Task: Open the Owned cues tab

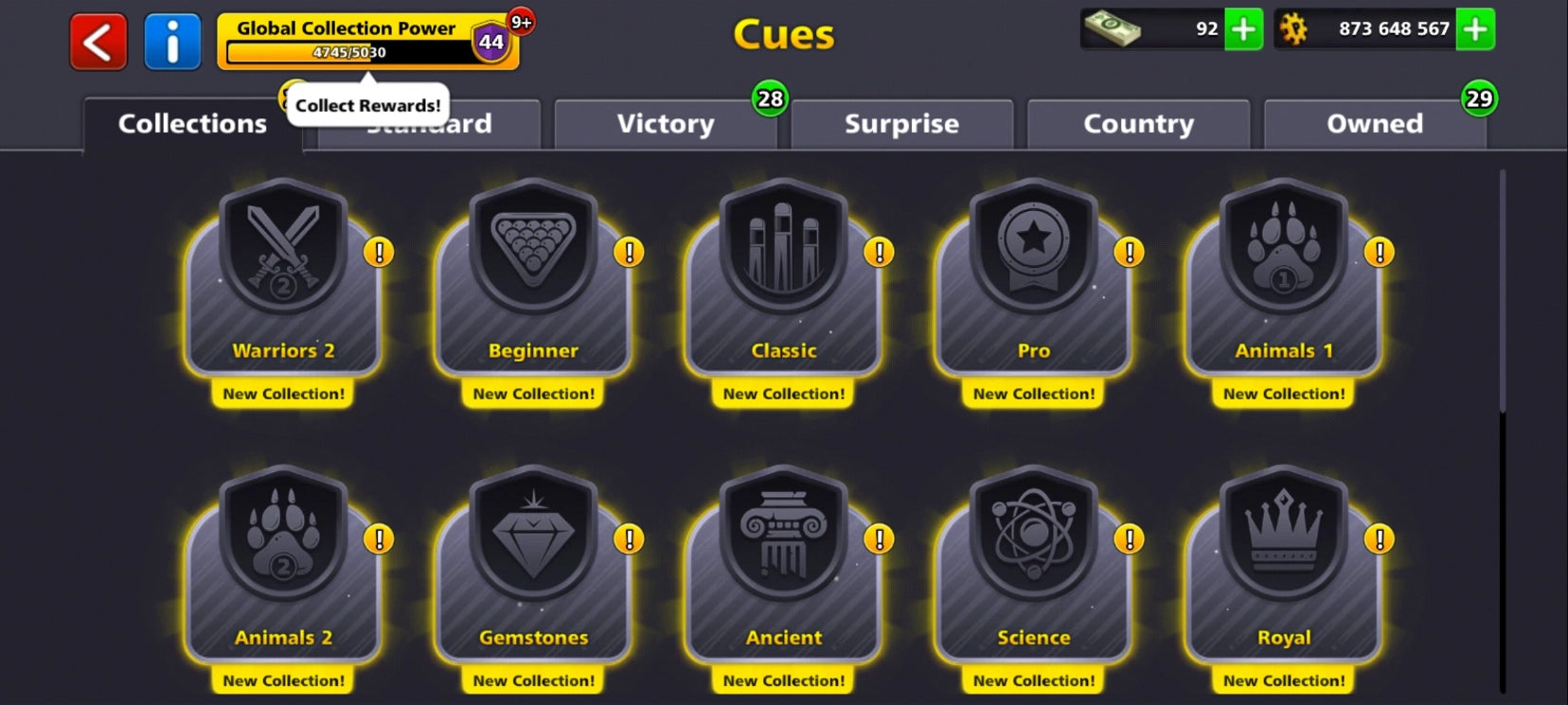Action: click(1375, 124)
